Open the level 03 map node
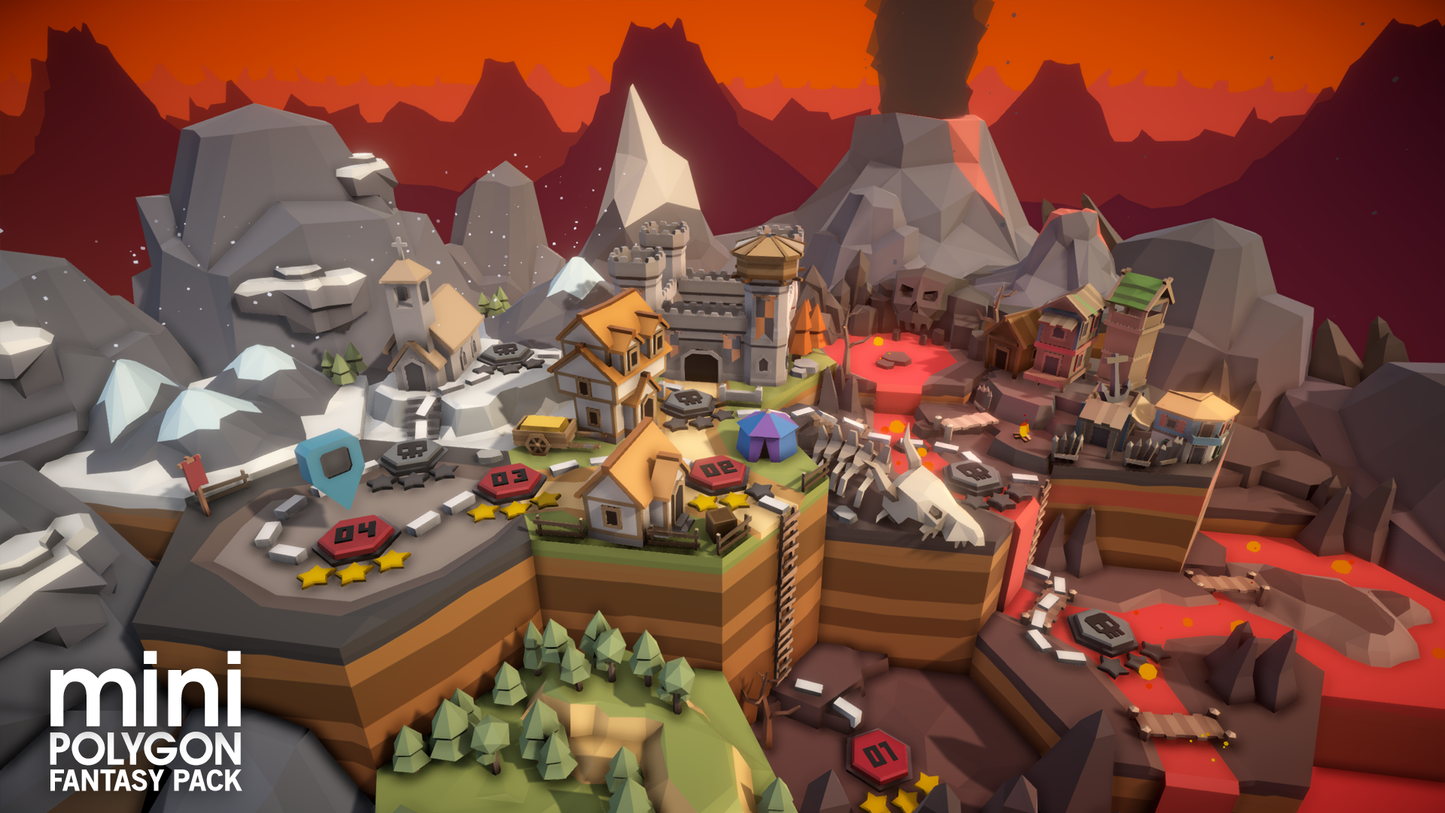This screenshot has height=813, width=1445. coord(510,480)
